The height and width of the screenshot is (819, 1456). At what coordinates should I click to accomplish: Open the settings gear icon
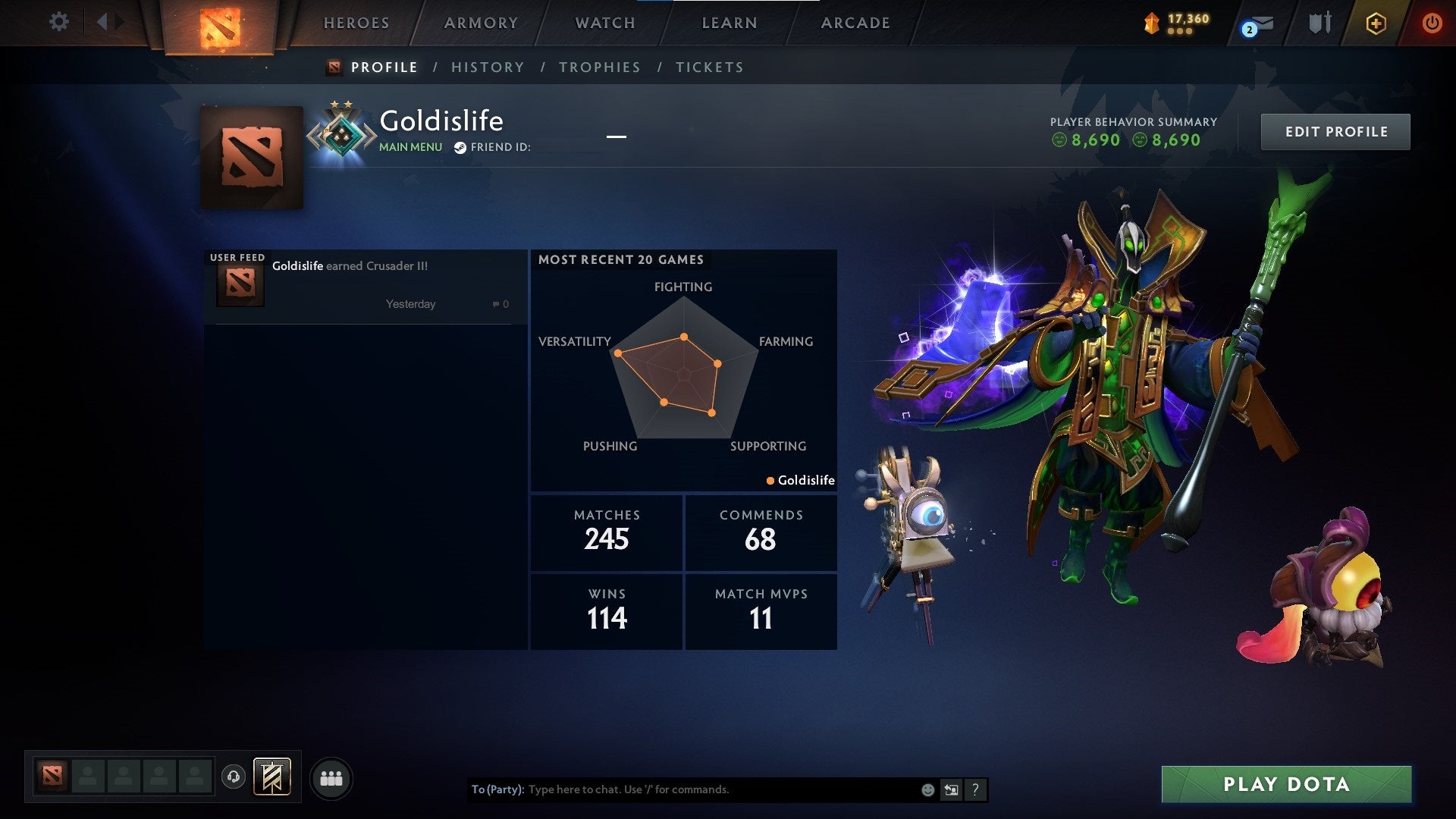(58, 22)
